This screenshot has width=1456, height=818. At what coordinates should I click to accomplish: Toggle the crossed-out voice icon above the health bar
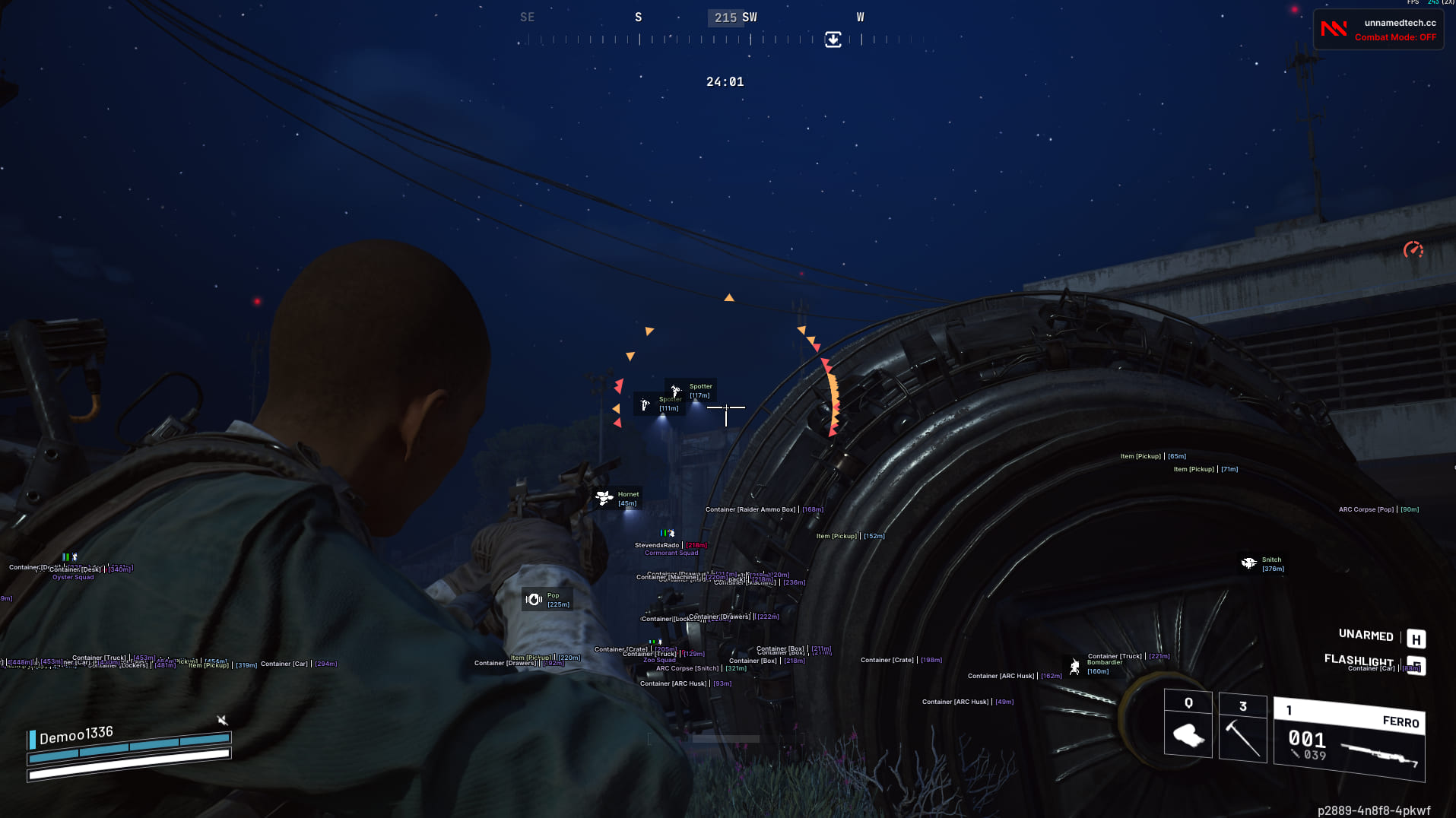(x=222, y=720)
